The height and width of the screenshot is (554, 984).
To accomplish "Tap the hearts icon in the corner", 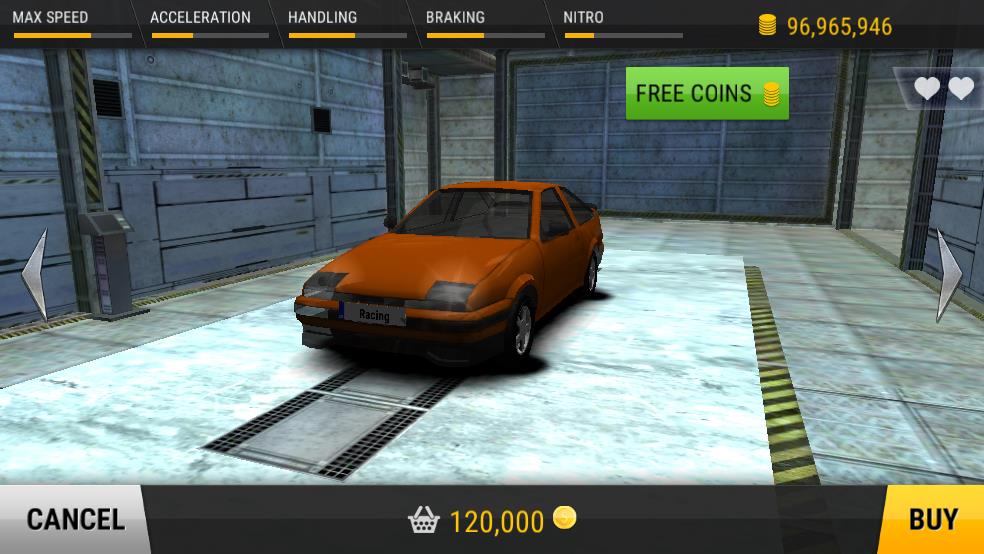I will click(x=943, y=89).
